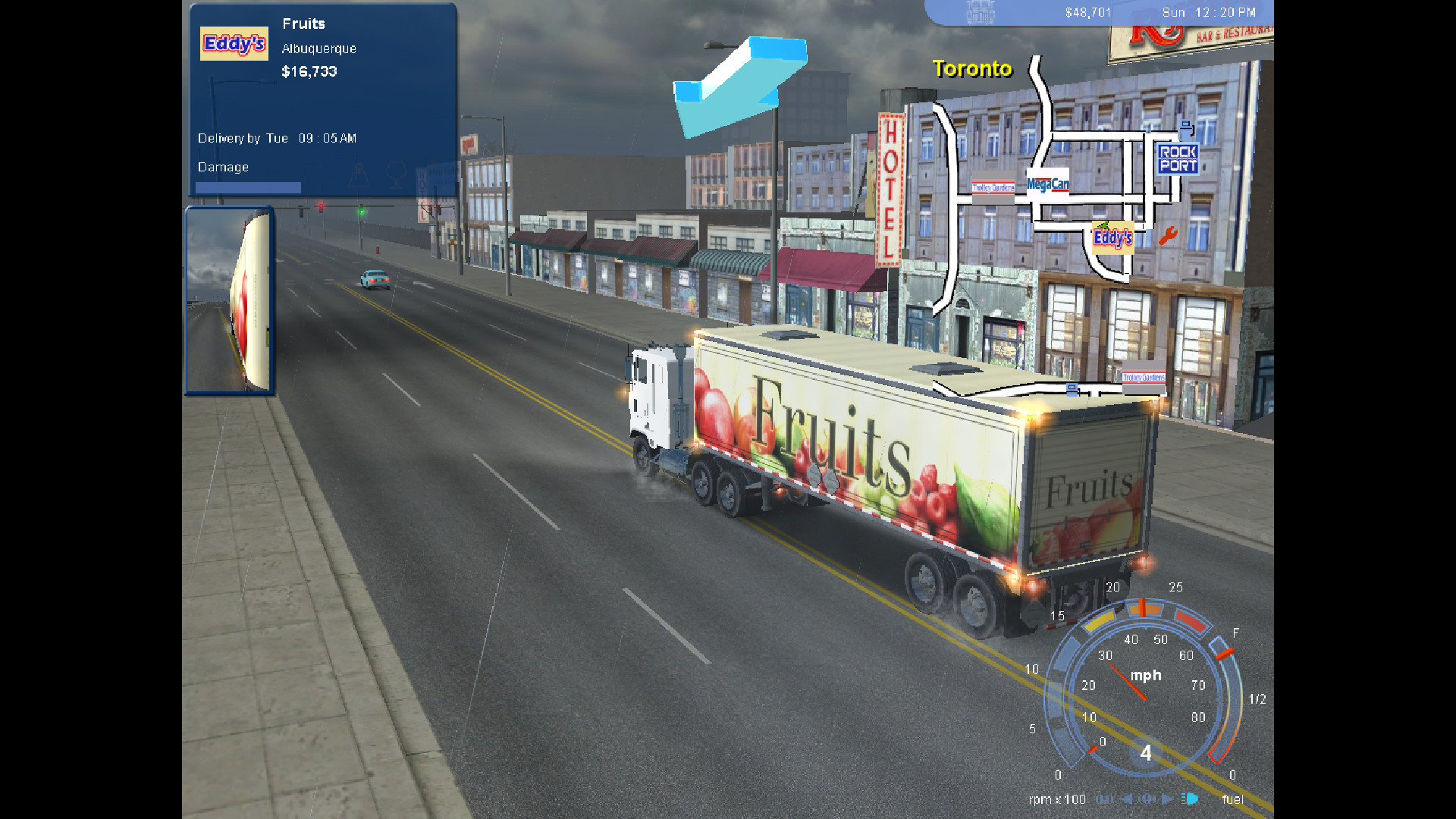Click the blue navigation direction arrow
The width and height of the screenshot is (1456, 819).
pyautogui.click(x=739, y=85)
